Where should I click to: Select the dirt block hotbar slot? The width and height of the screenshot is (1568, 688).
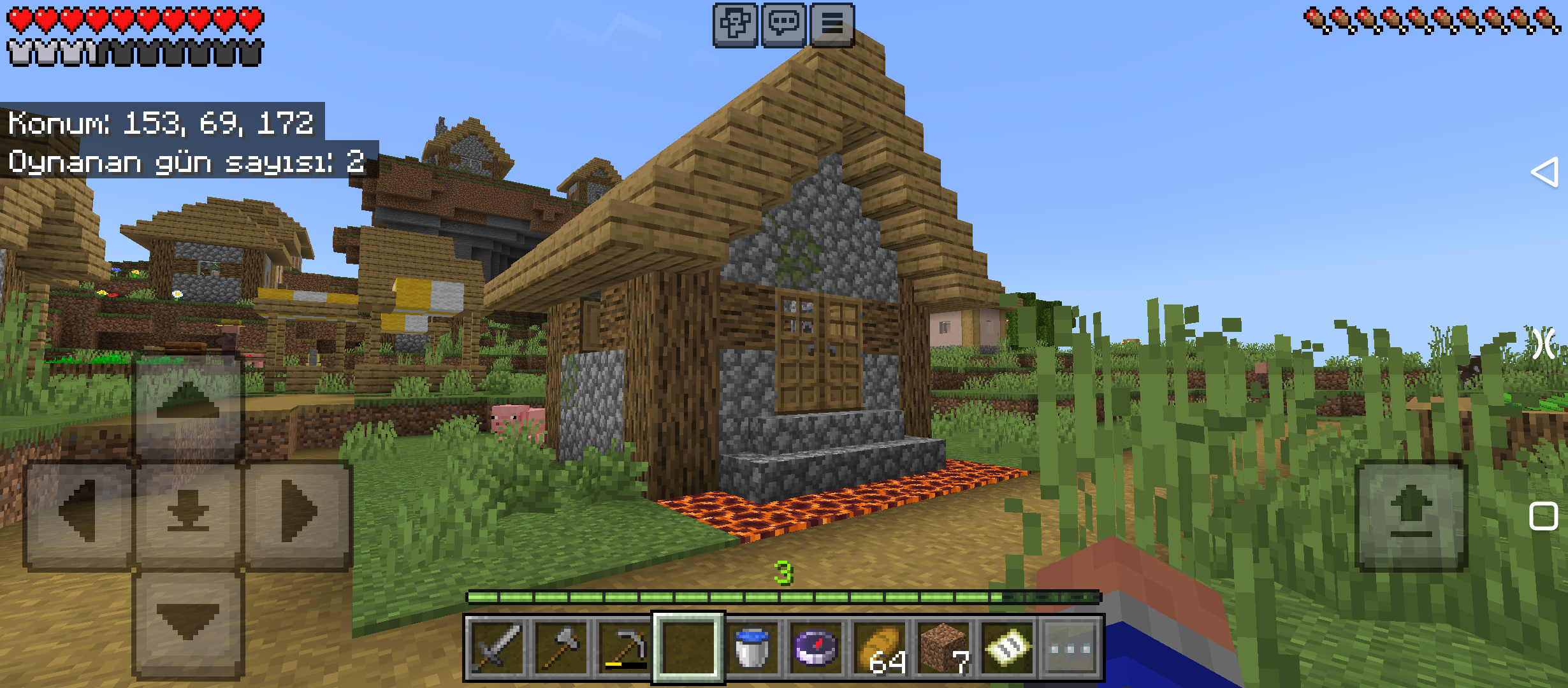[943, 648]
